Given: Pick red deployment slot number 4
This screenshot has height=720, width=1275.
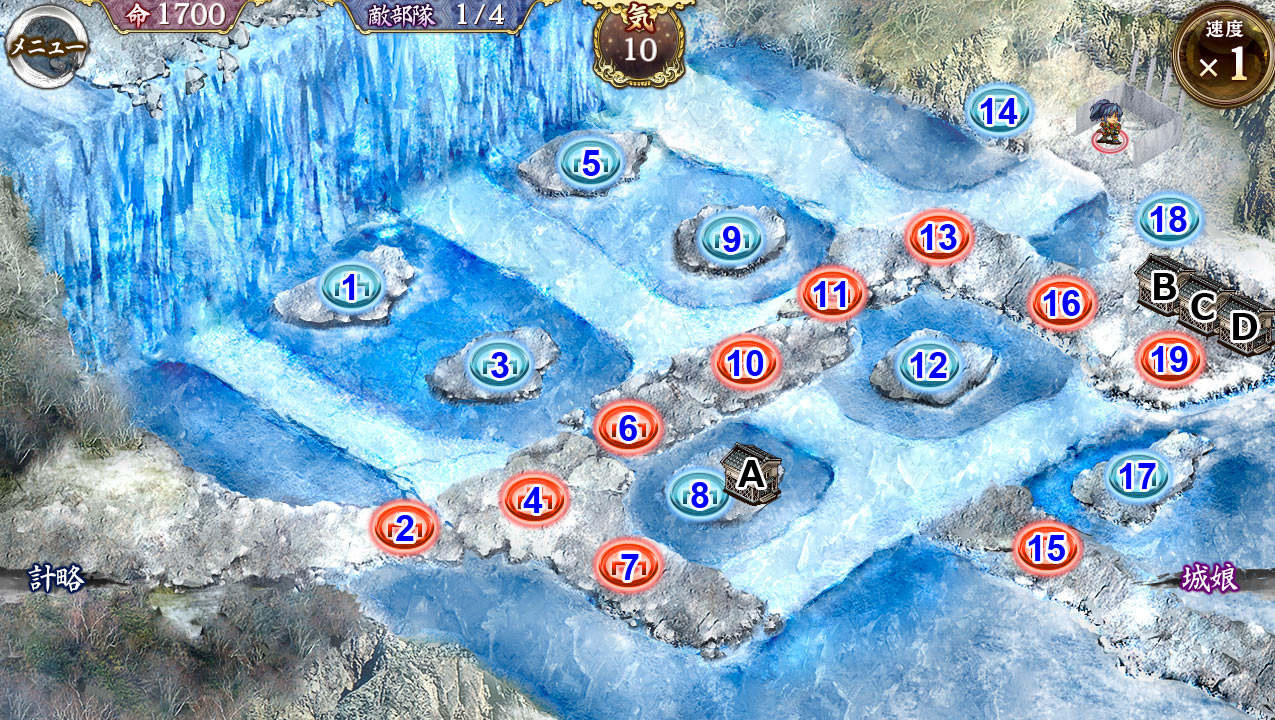Looking at the screenshot, I should [533, 500].
